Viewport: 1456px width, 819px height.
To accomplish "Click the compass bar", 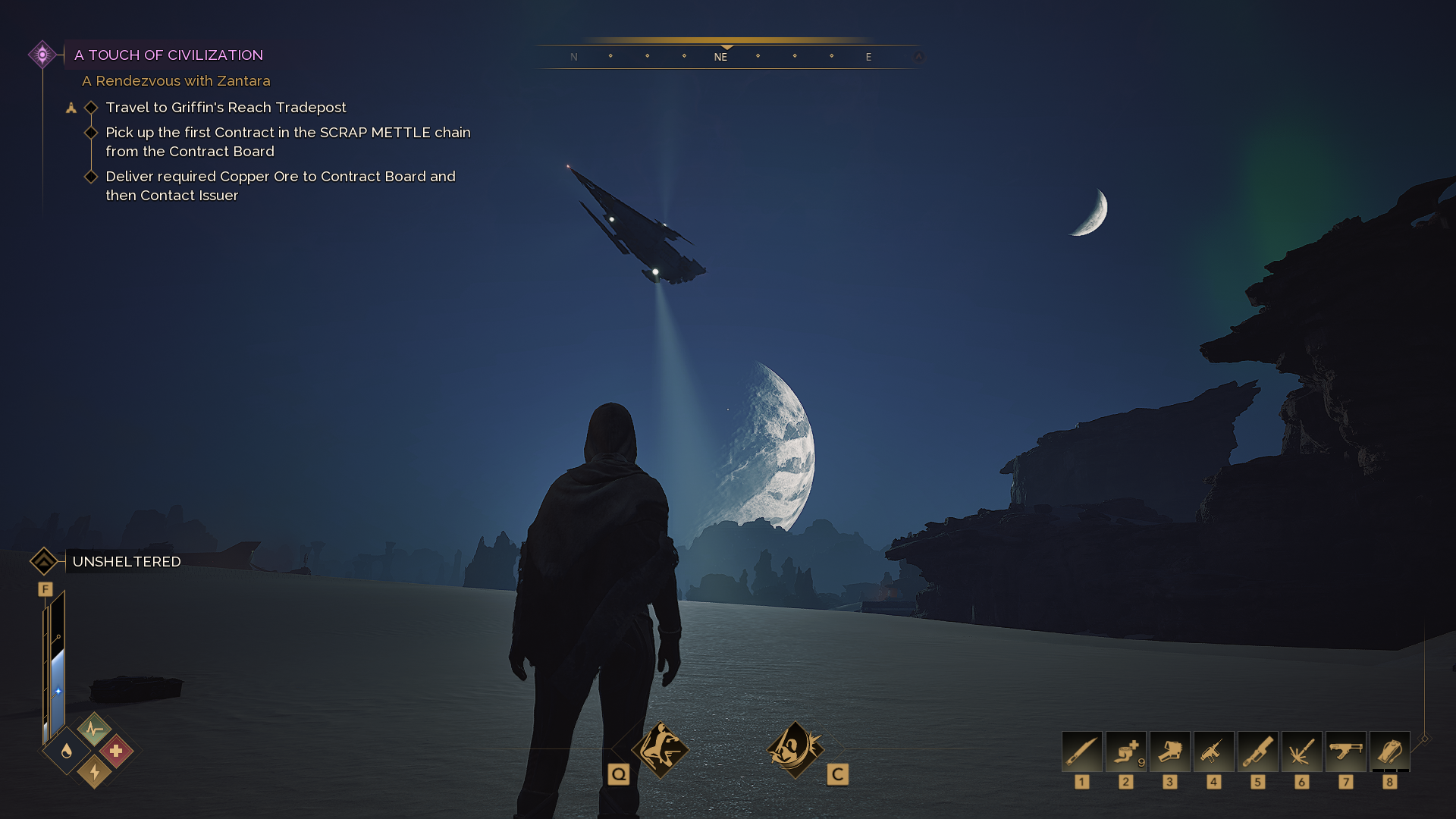I will [726, 56].
